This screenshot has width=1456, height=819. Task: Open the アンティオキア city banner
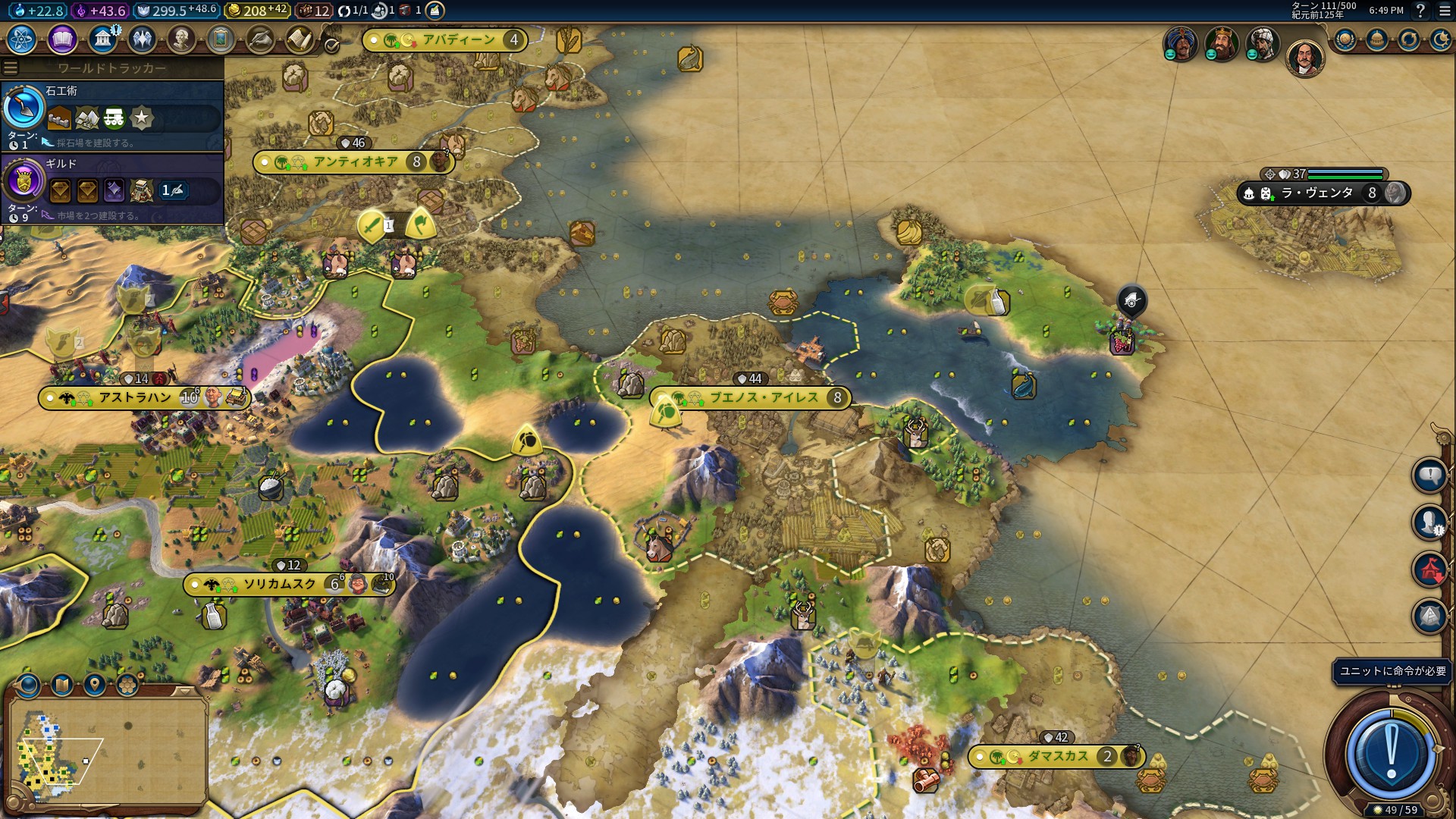[355, 162]
